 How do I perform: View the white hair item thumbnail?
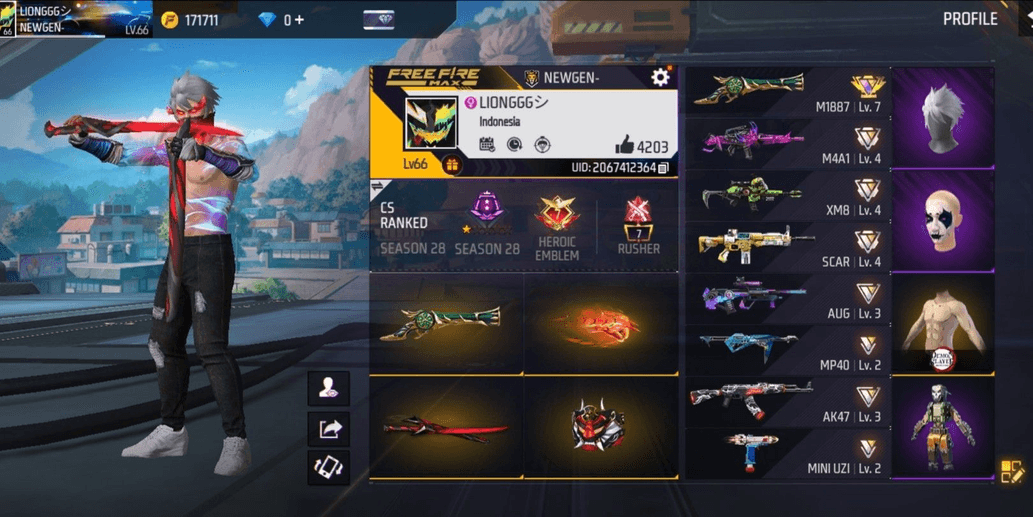(942, 118)
